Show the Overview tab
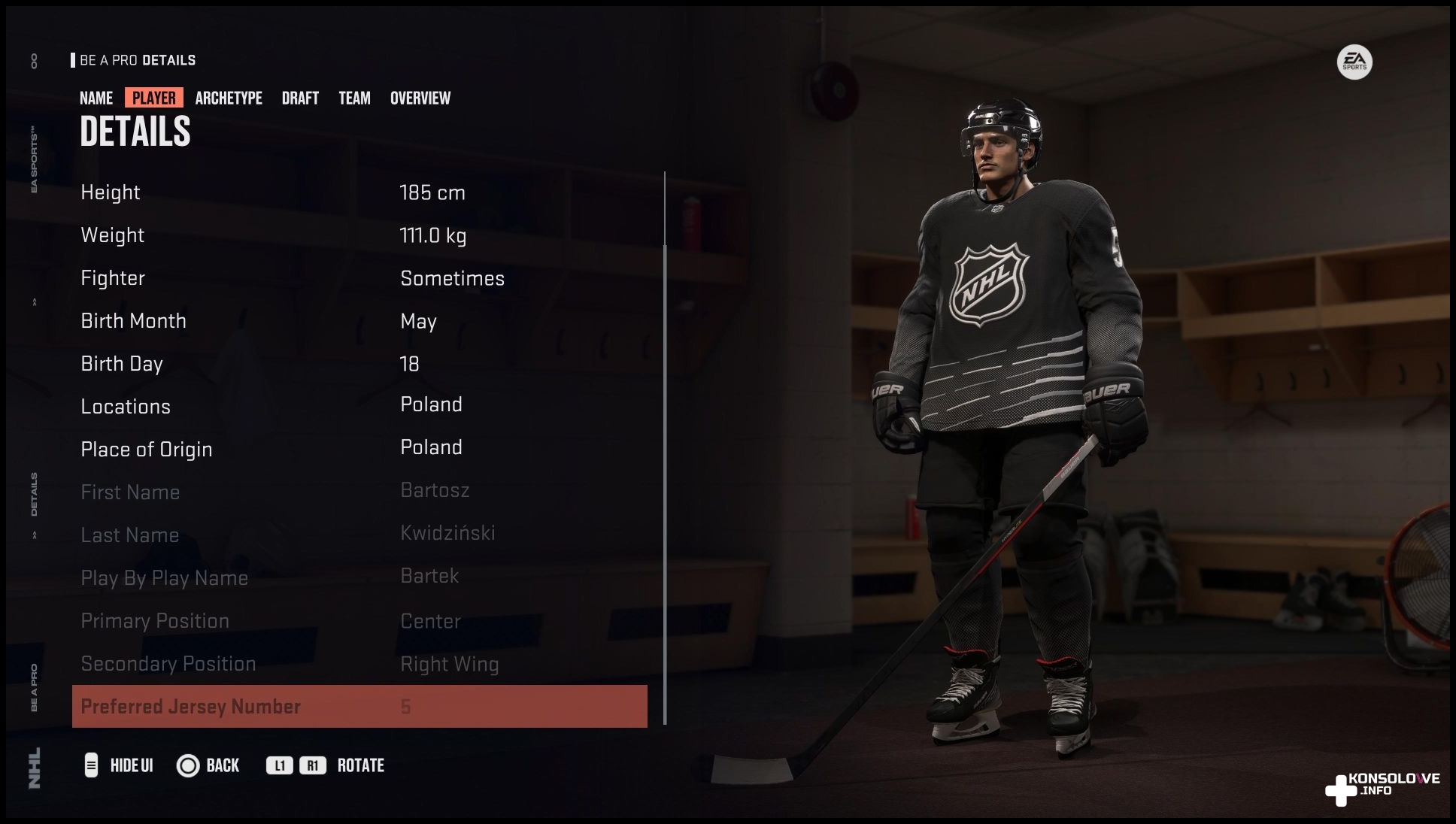 coord(420,98)
